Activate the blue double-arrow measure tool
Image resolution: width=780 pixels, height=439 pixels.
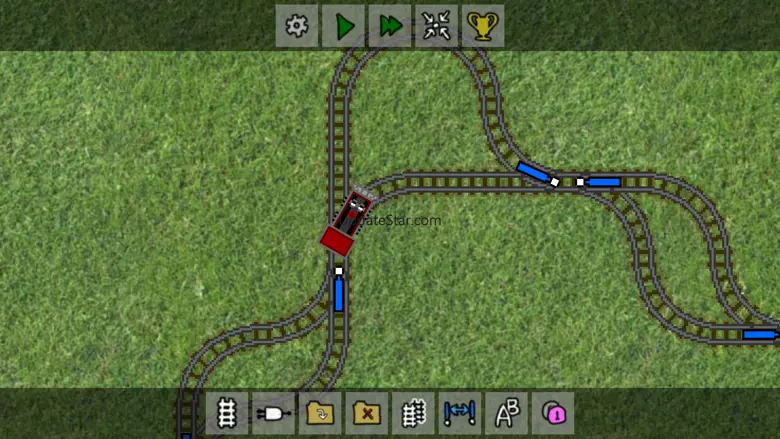(x=460, y=412)
